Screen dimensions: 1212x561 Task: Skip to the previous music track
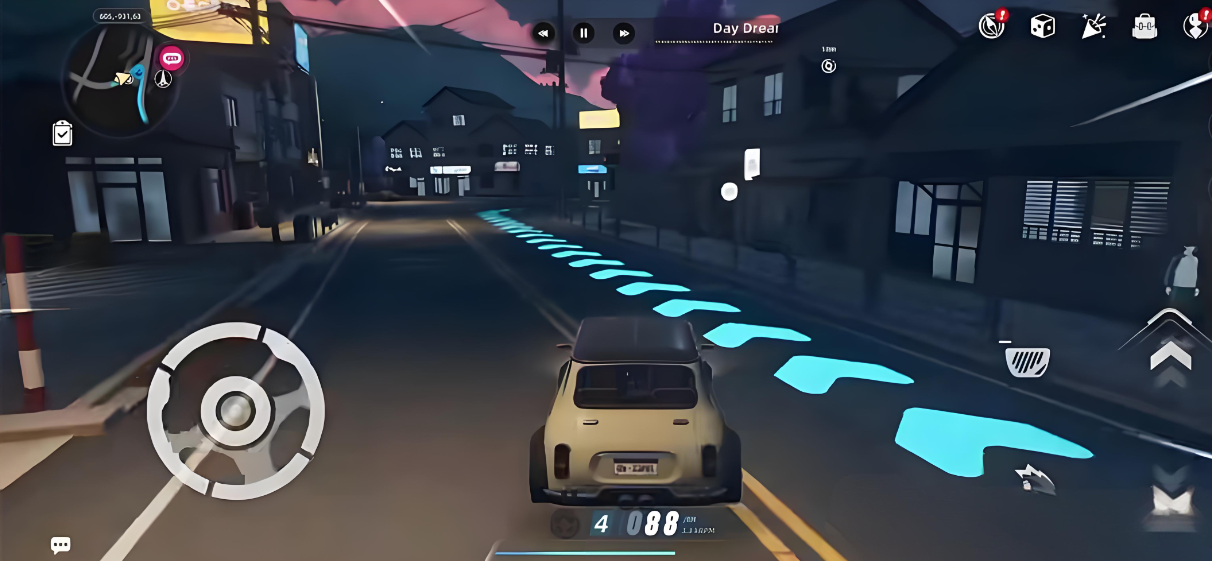click(x=543, y=33)
